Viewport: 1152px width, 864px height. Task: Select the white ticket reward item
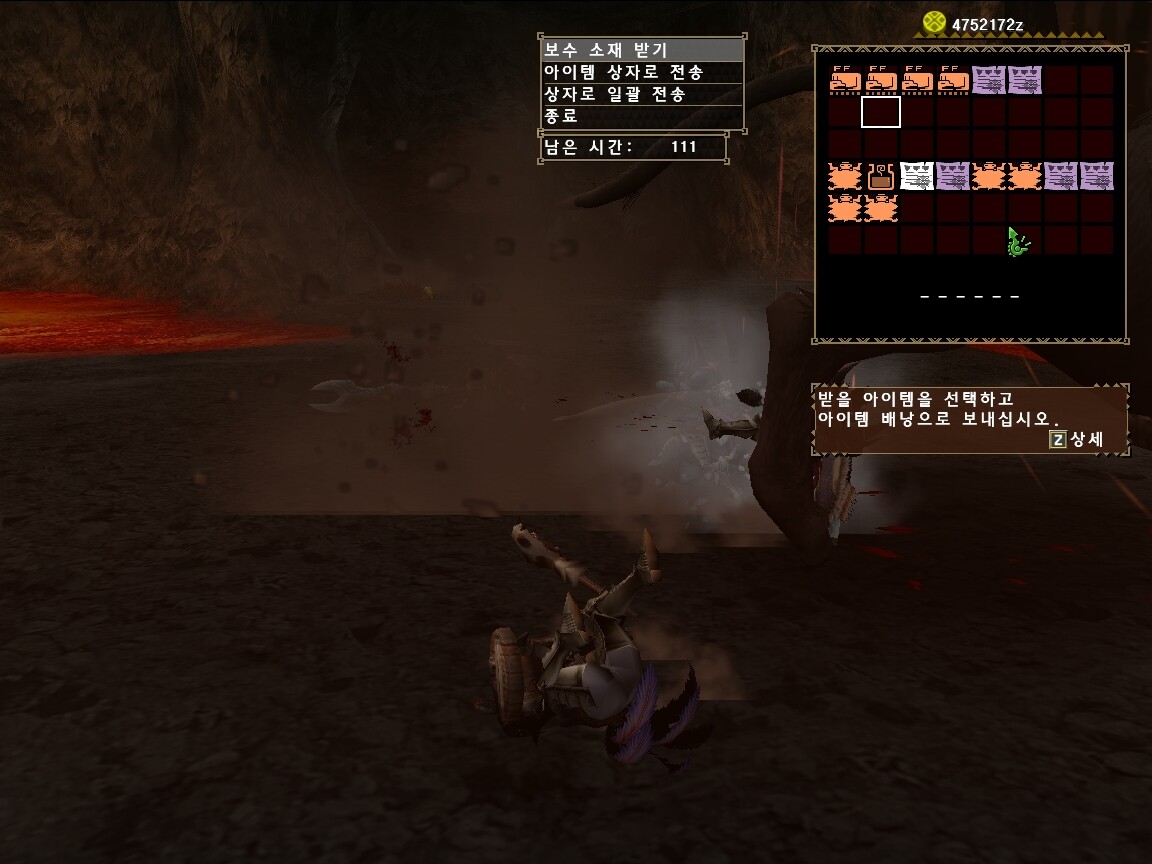[x=917, y=177]
